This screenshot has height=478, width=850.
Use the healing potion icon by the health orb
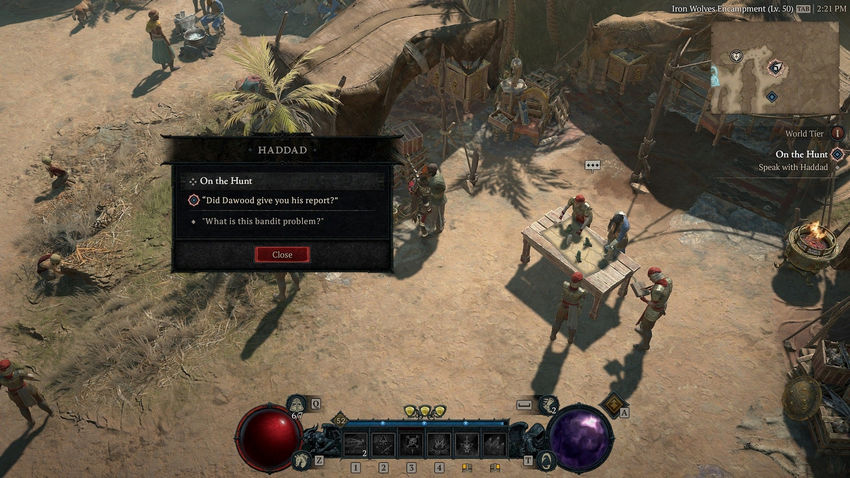(297, 404)
